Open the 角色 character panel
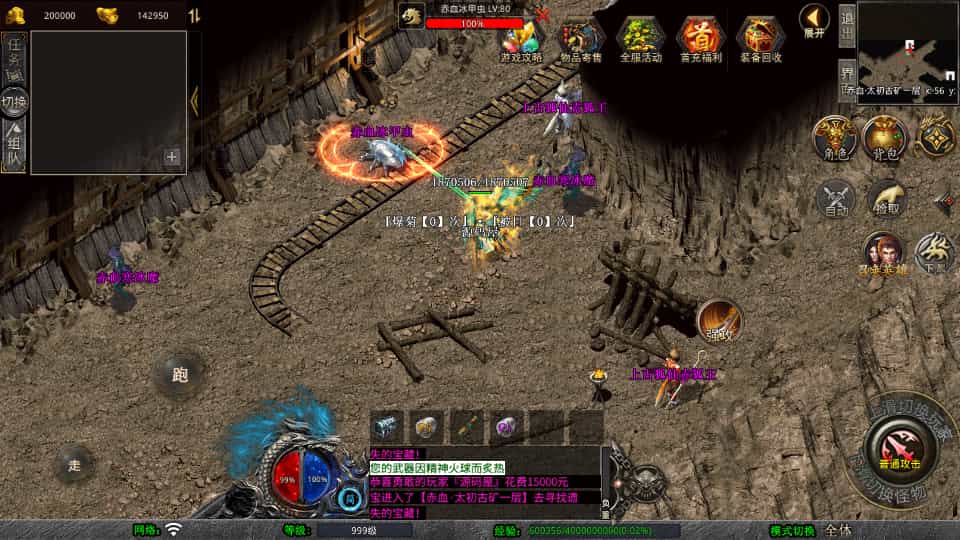The height and width of the screenshot is (540, 960). click(835, 138)
